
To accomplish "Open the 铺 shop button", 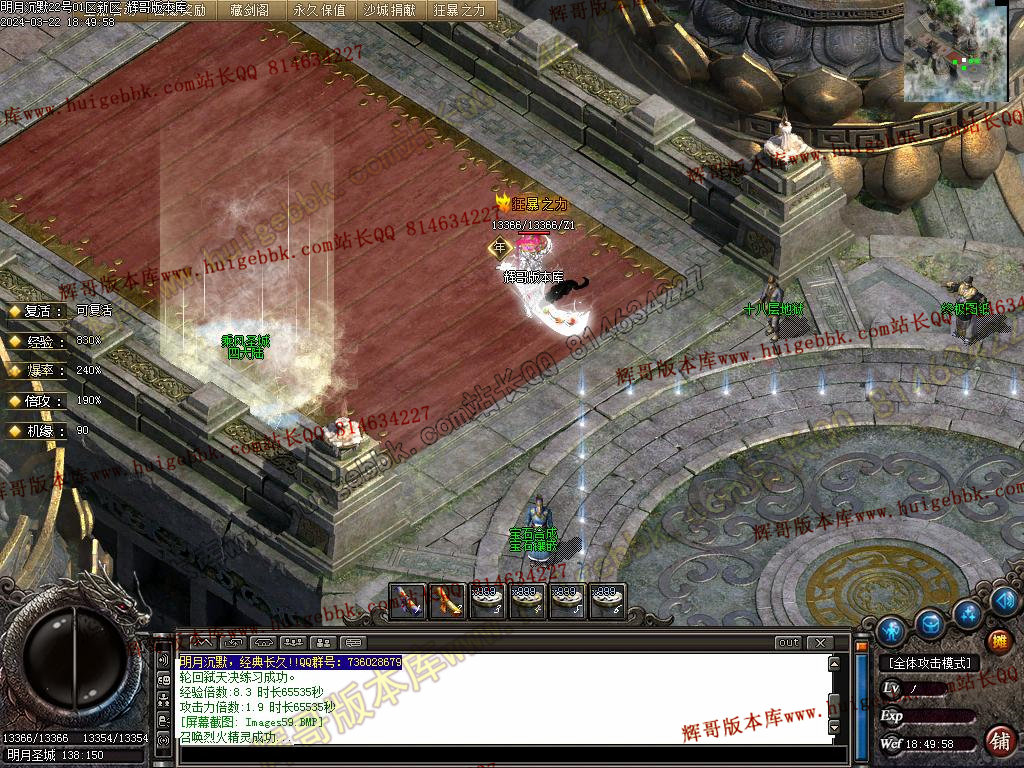I will 999,740.
